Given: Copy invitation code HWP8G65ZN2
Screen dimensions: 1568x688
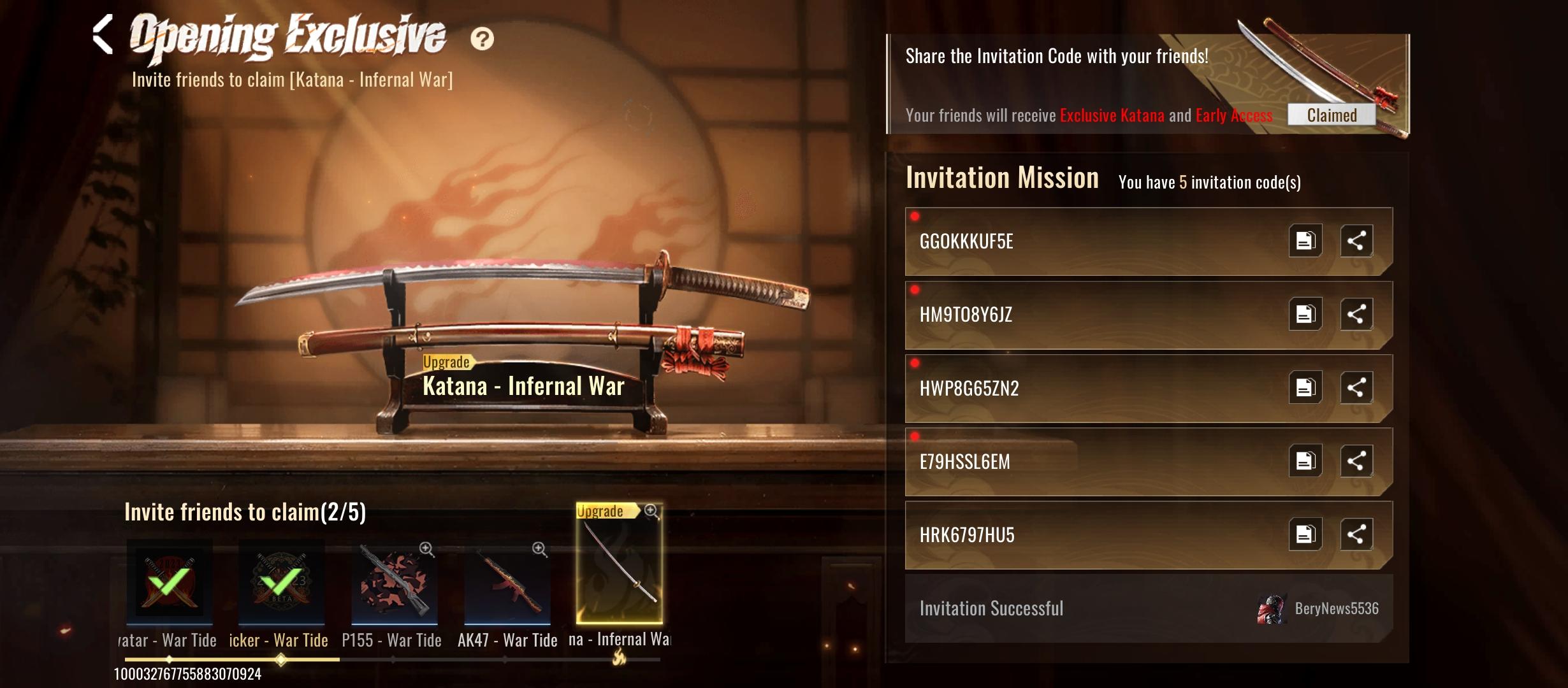Looking at the screenshot, I should (x=1305, y=387).
